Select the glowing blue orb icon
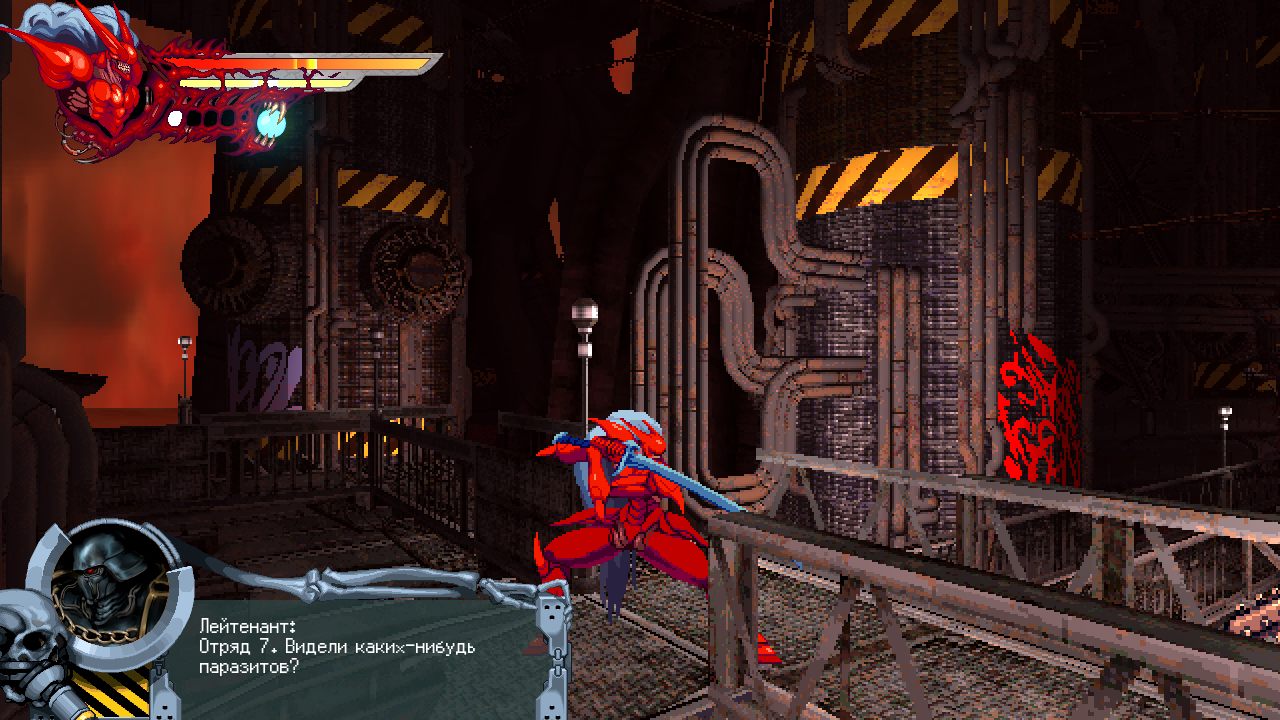 point(271,122)
